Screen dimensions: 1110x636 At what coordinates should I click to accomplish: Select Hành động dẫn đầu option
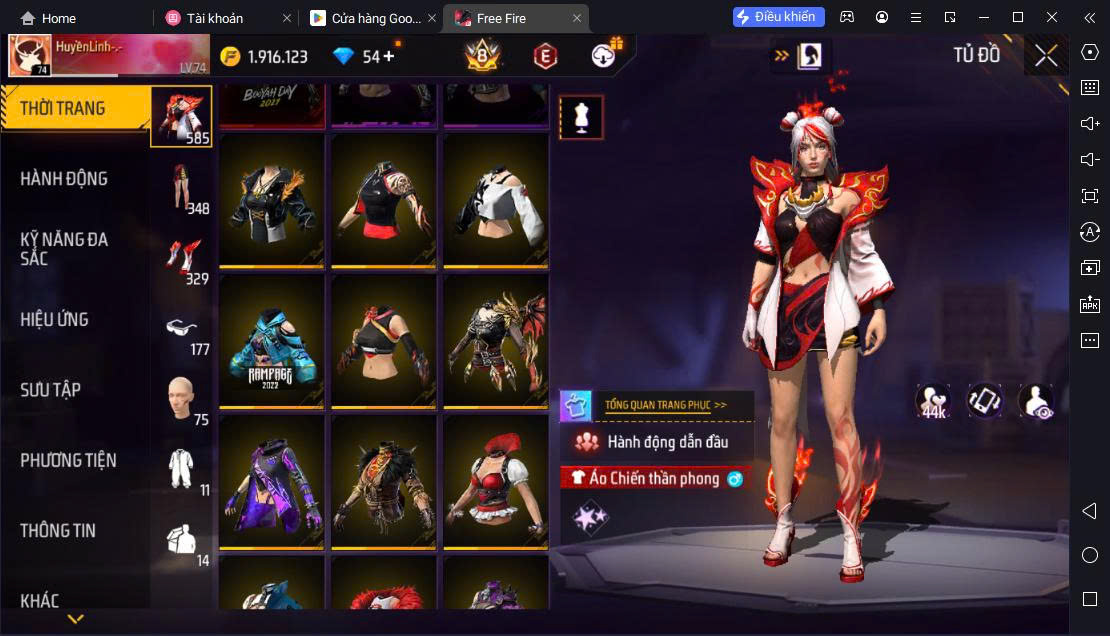pyautogui.click(x=667, y=442)
